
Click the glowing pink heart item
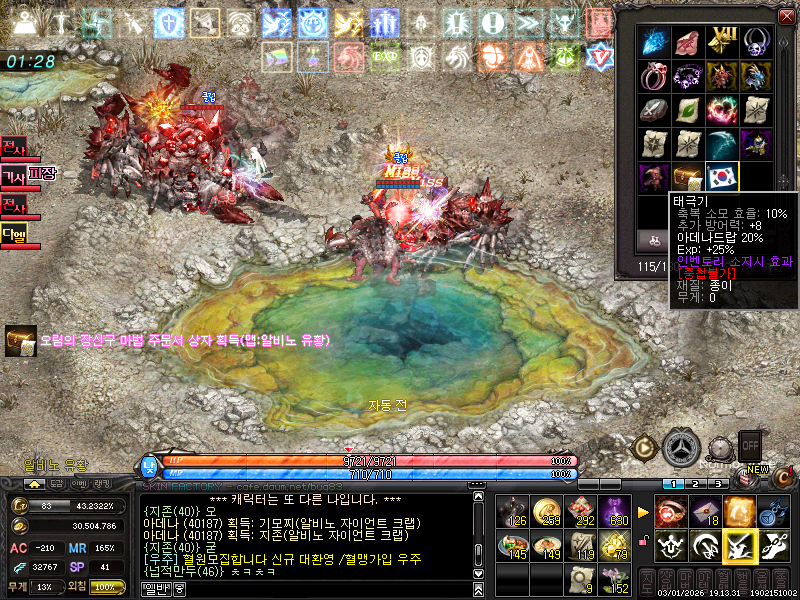tap(722, 110)
